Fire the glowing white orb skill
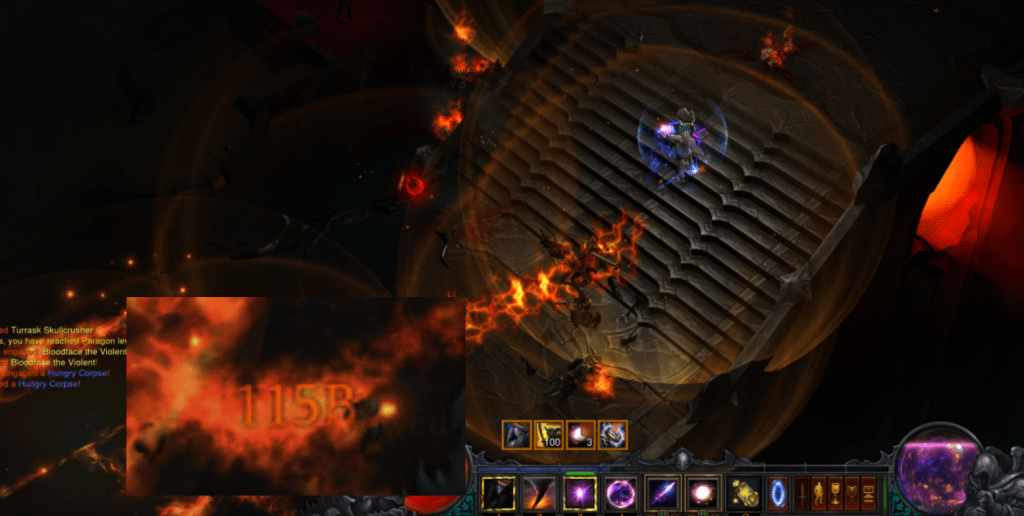 (x=703, y=493)
